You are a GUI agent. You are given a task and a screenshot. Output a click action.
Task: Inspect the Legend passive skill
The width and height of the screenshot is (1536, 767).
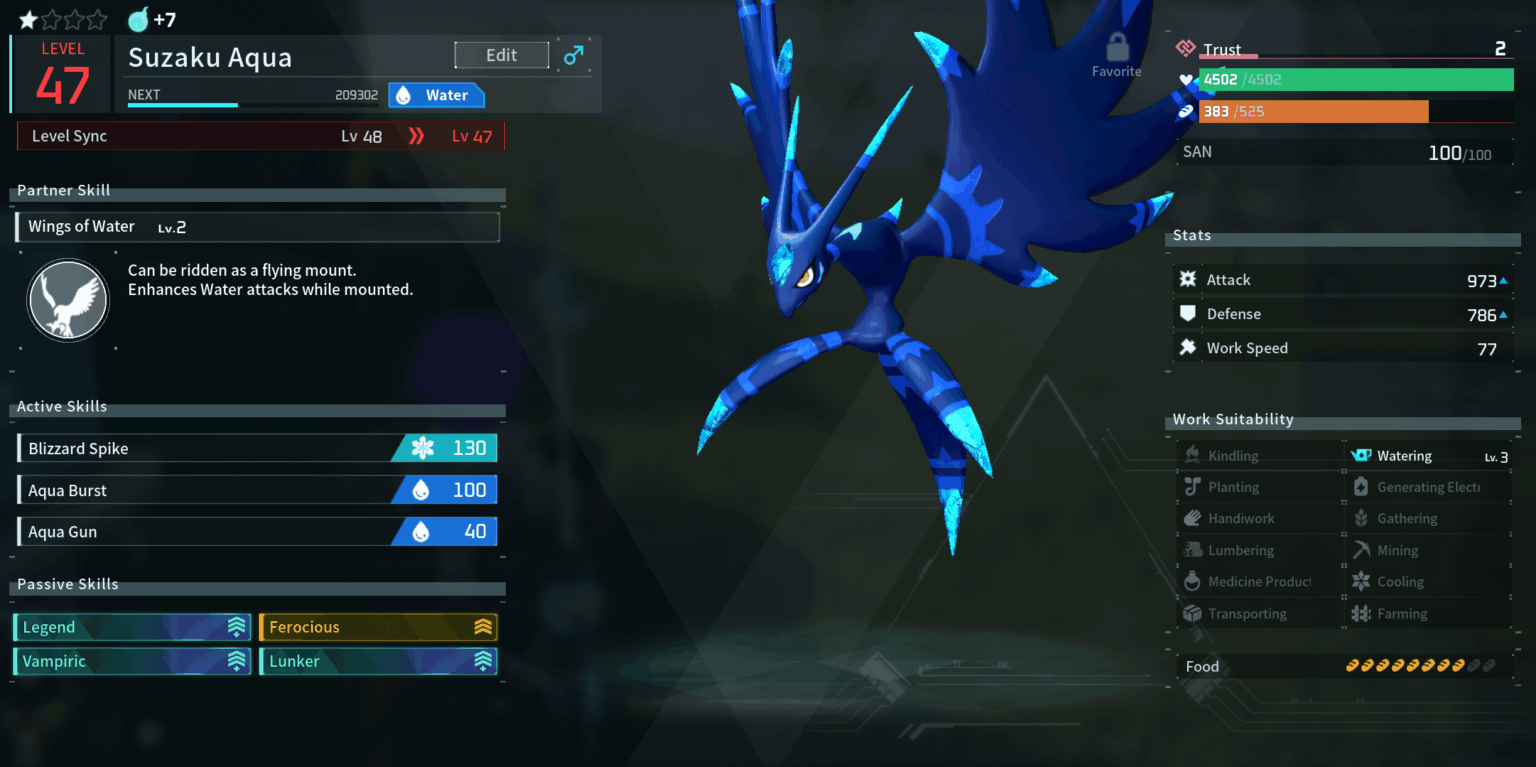pyautogui.click(x=132, y=627)
